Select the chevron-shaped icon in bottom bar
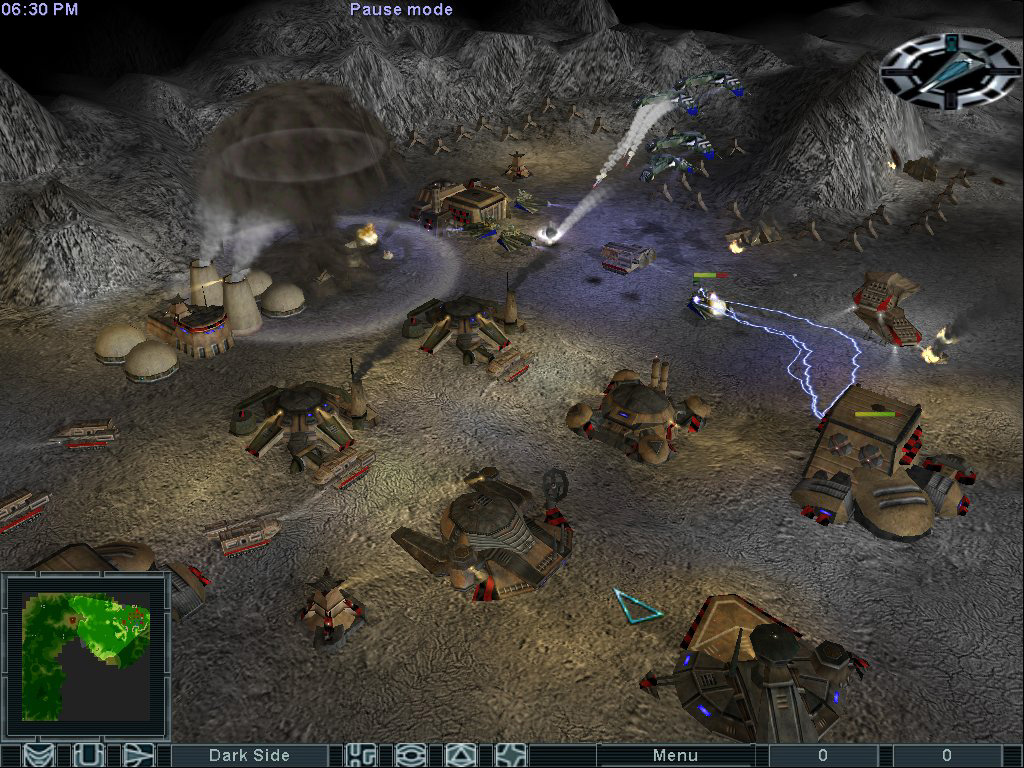The image size is (1024, 768). (39, 756)
